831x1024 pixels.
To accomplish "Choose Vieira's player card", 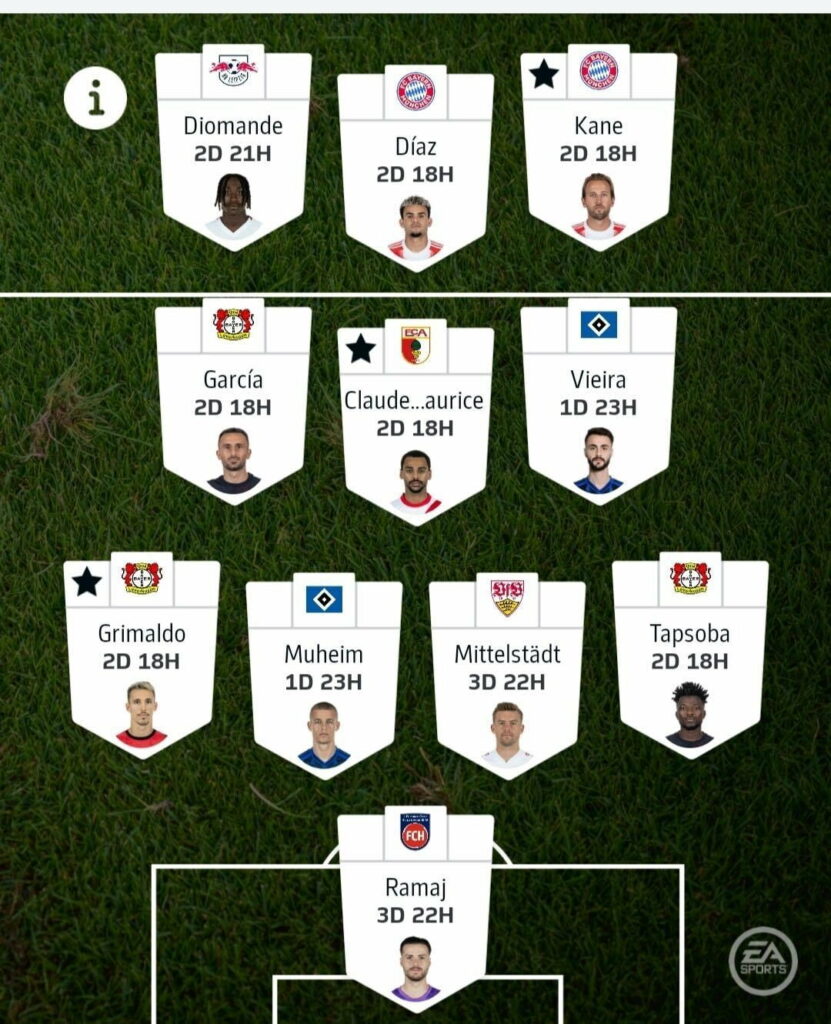I will pyautogui.click(x=598, y=400).
